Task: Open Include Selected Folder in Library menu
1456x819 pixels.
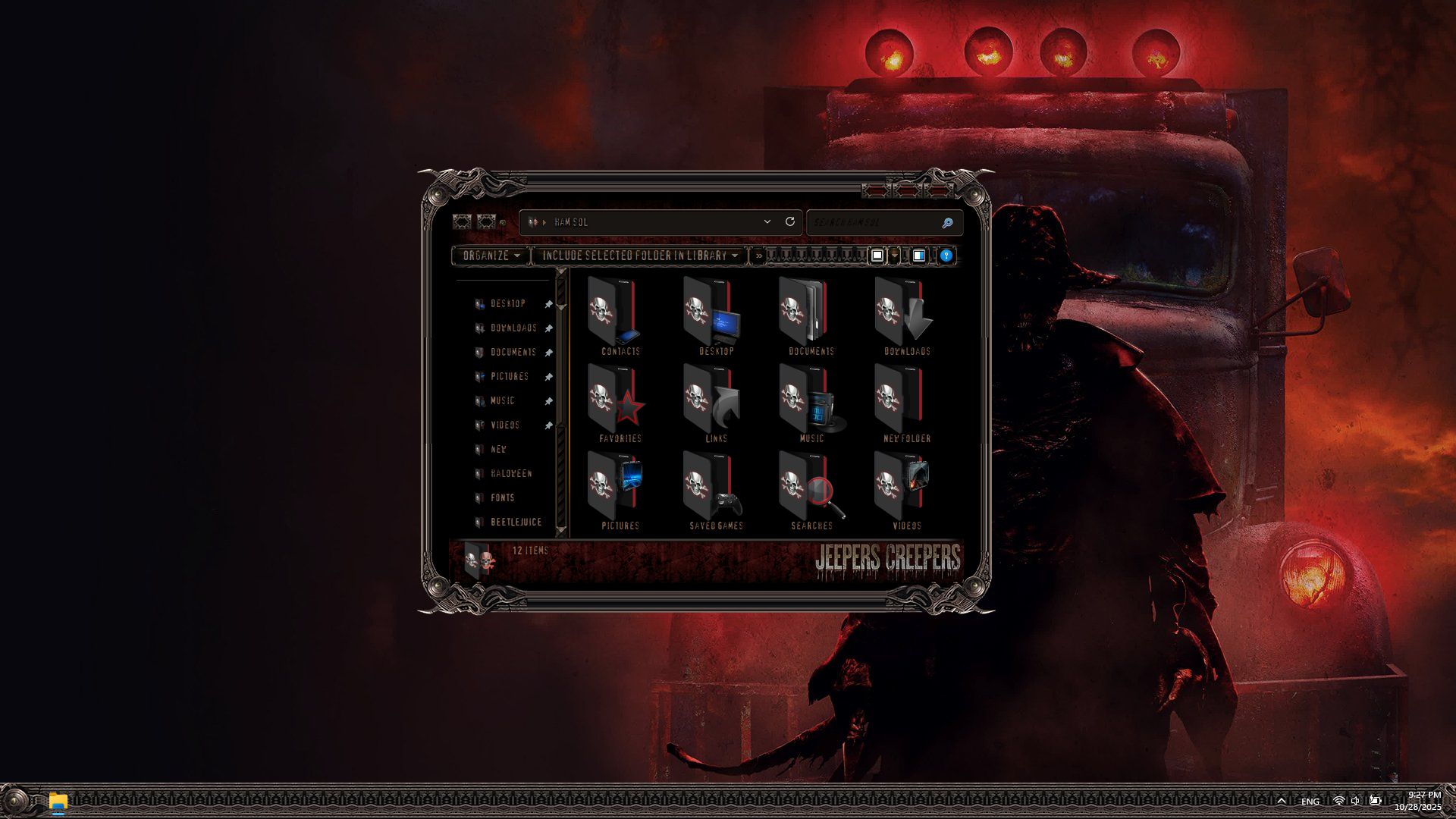Action: [x=639, y=256]
